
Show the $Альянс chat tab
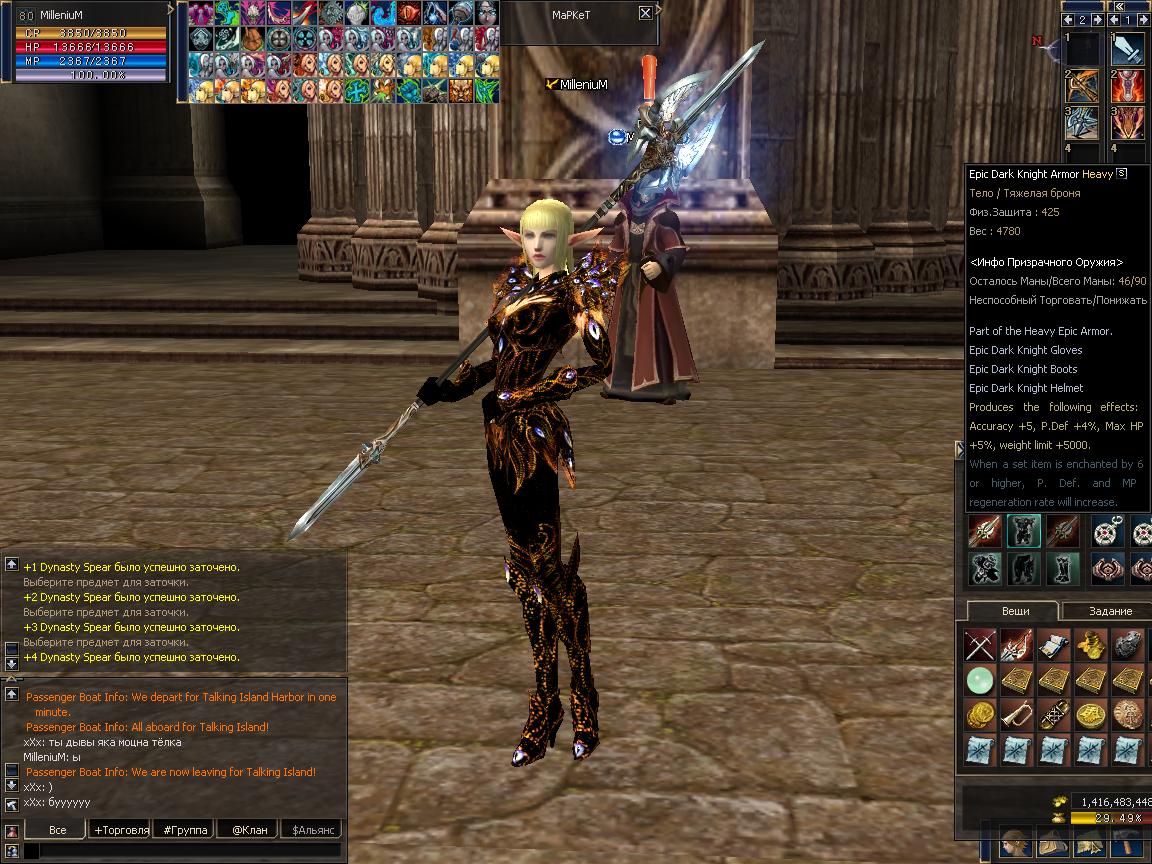coord(311,830)
